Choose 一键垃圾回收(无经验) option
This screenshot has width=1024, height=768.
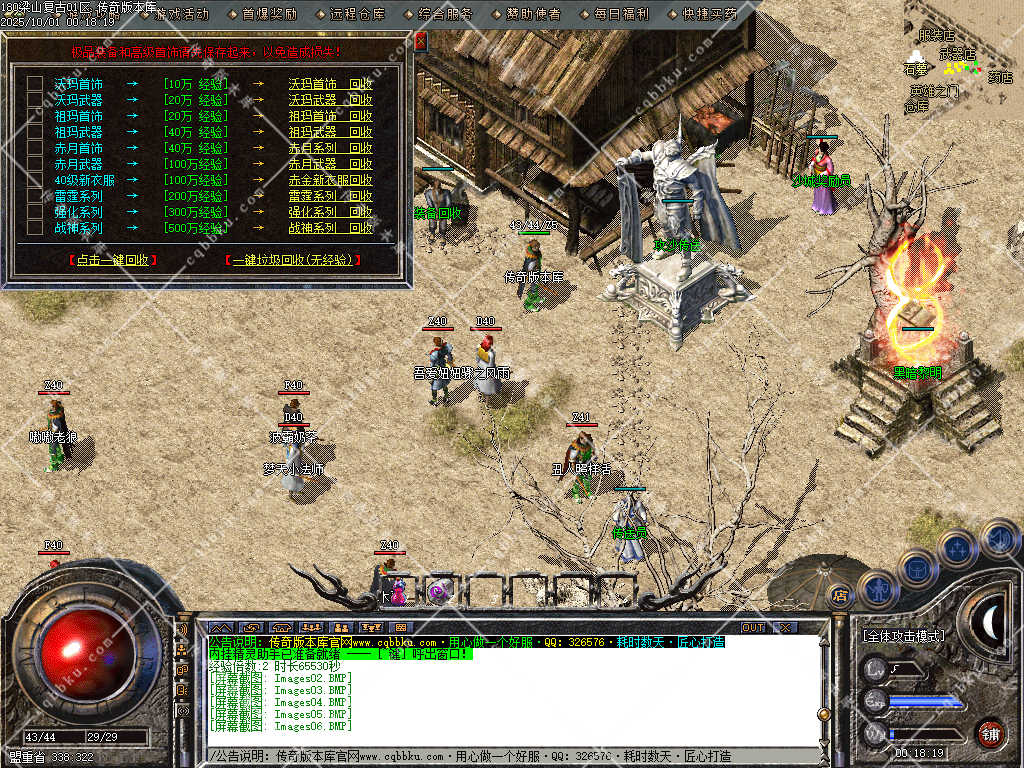click(x=291, y=260)
